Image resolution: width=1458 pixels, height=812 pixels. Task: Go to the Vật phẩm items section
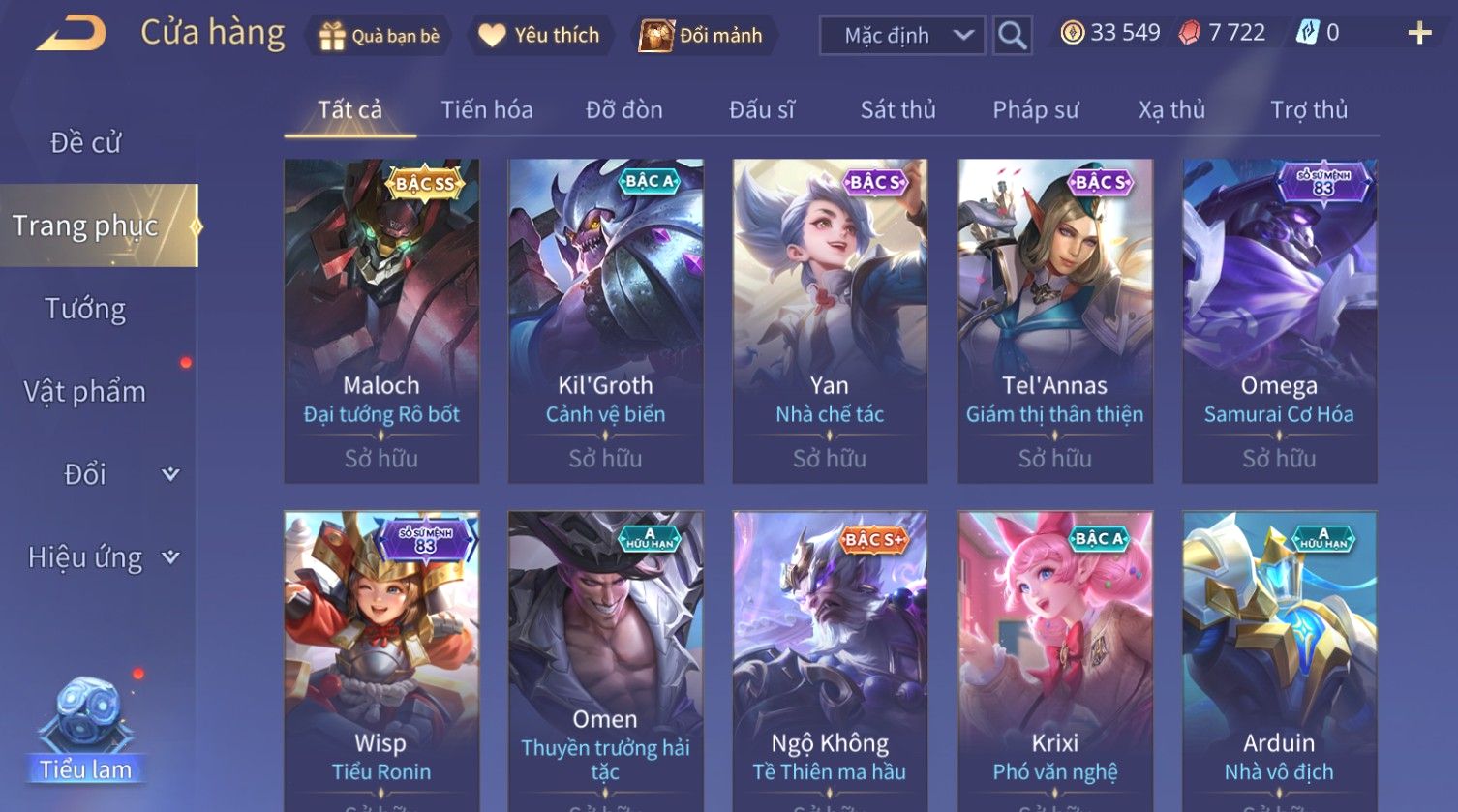click(x=85, y=392)
